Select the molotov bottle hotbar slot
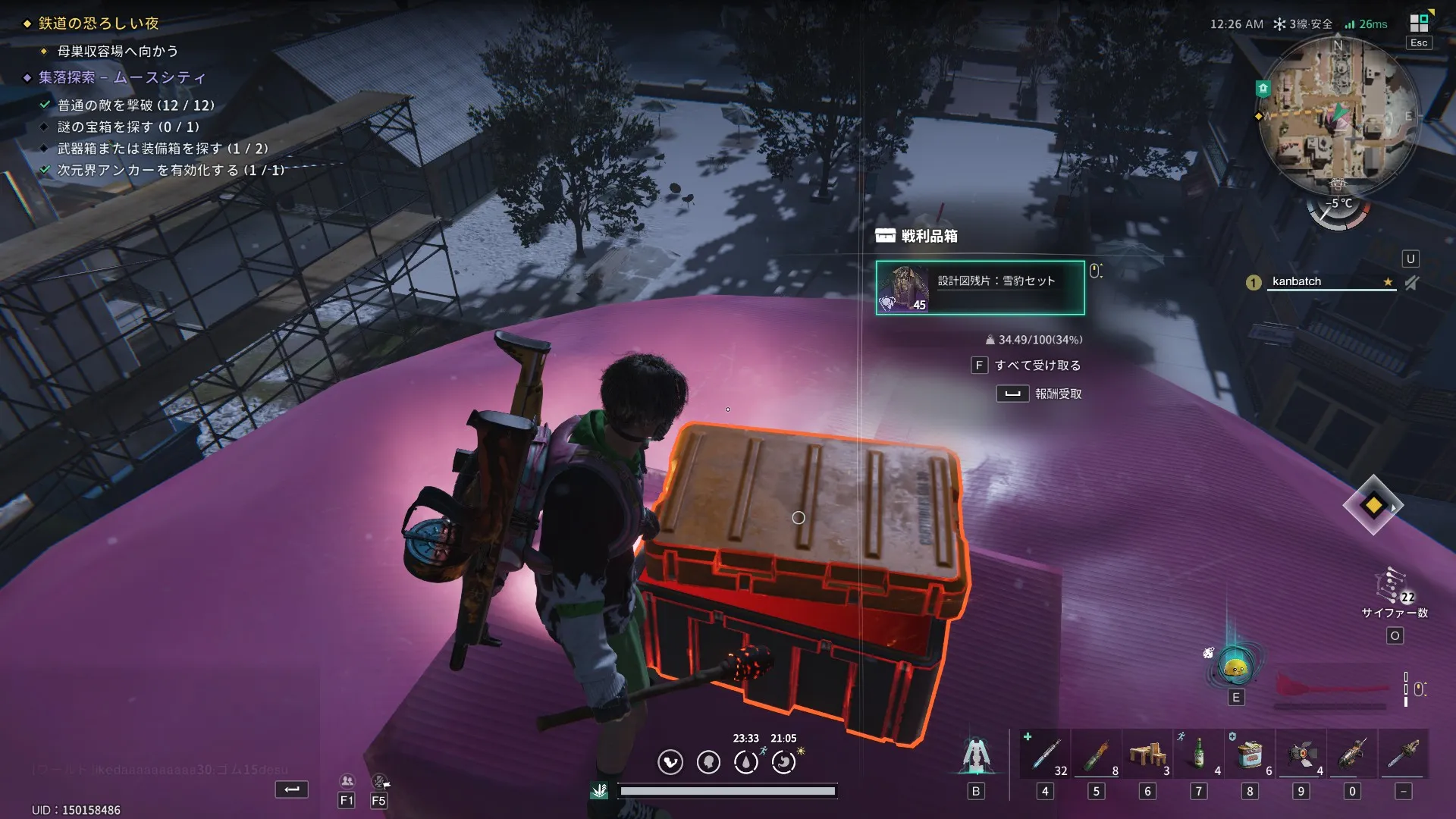Image resolution: width=1456 pixels, height=819 pixels. pyautogui.click(x=1097, y=755)
